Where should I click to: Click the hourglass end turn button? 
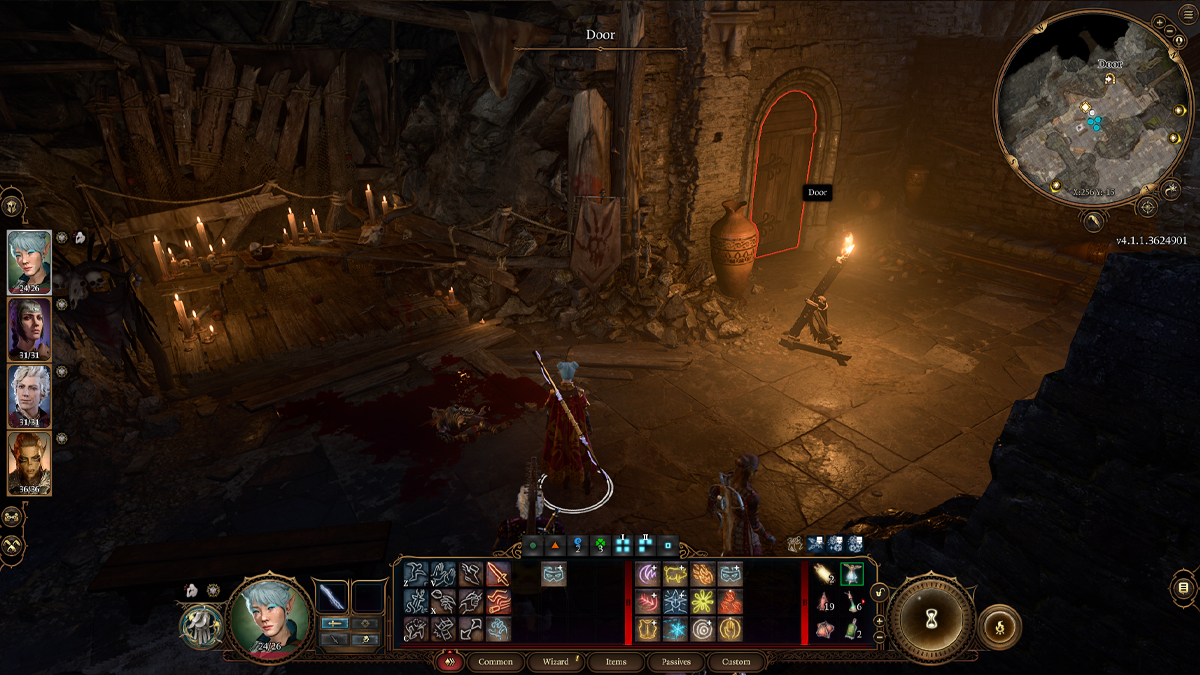point(930,620)
